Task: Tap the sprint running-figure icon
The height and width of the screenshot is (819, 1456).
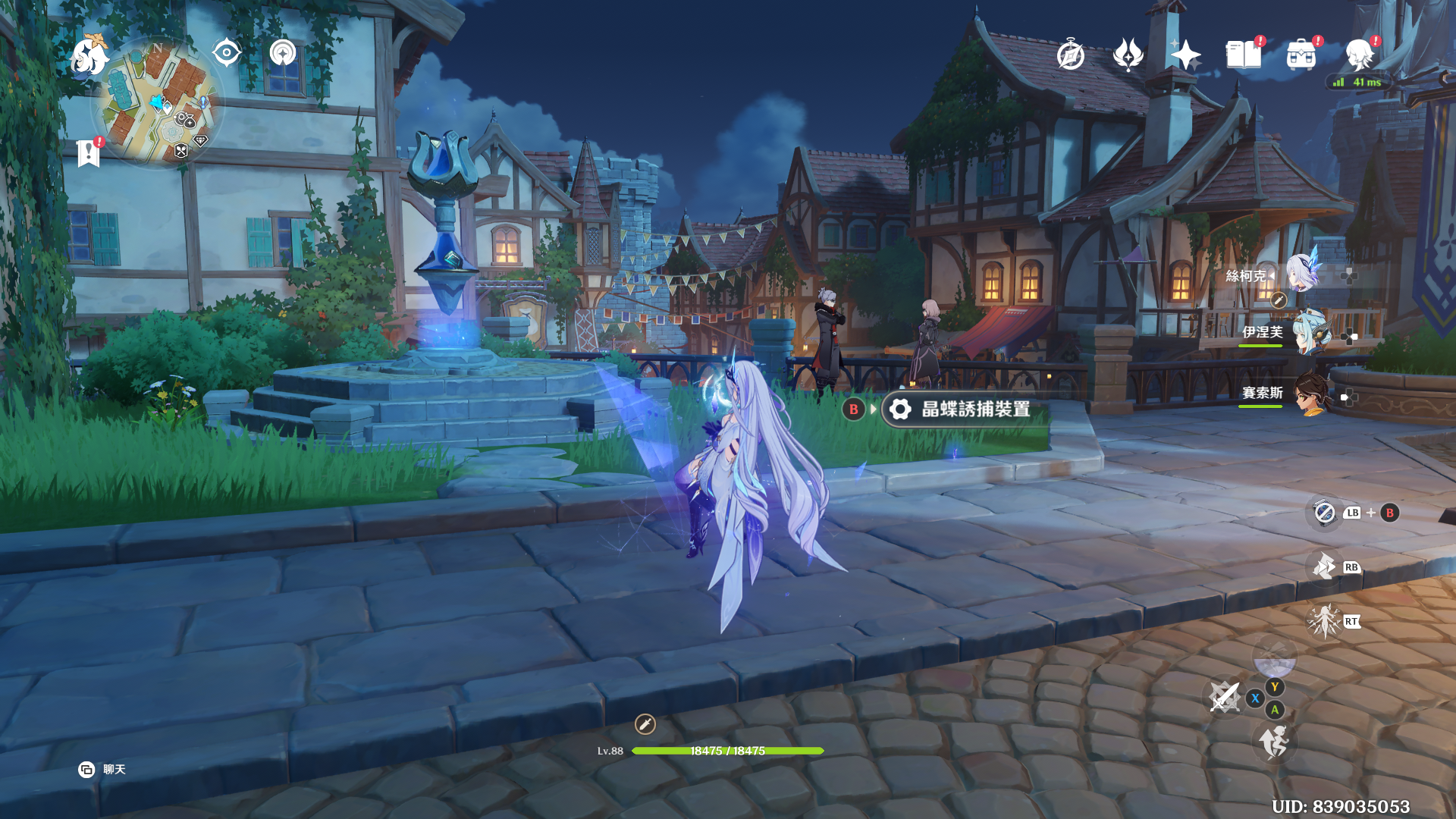Action: [1274, 742]
